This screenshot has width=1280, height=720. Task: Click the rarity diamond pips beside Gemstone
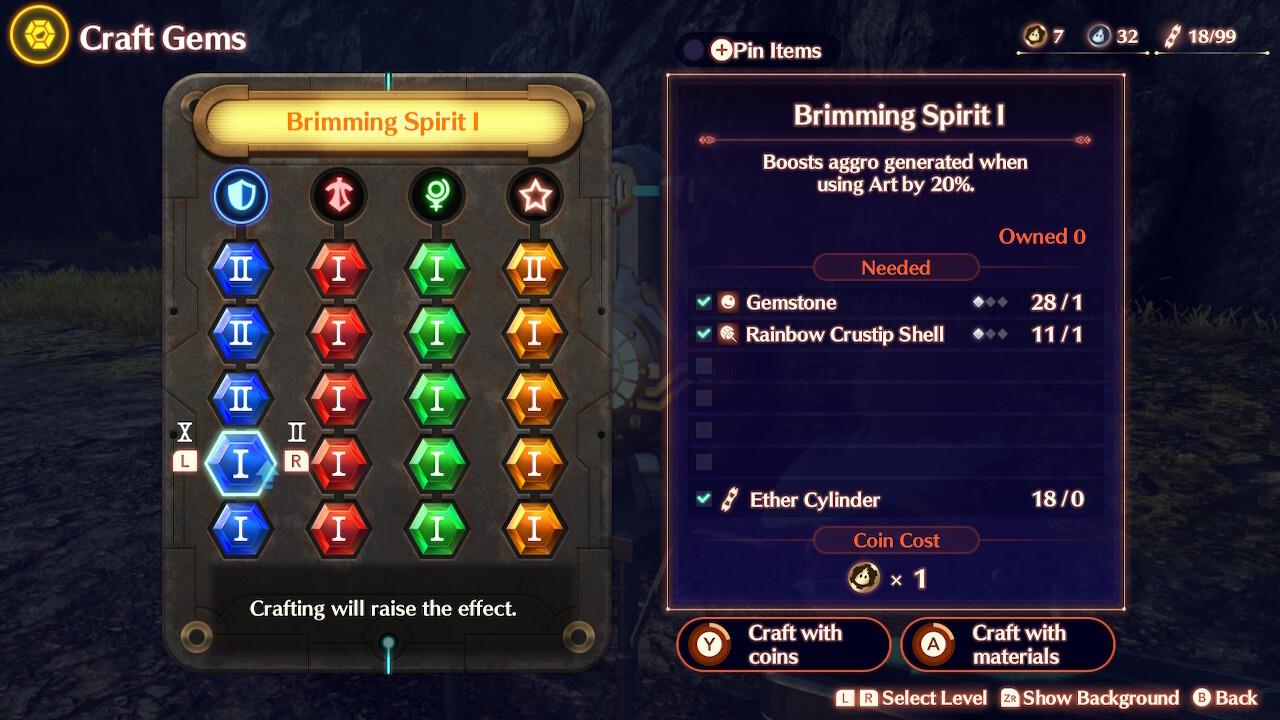[988, 302]
